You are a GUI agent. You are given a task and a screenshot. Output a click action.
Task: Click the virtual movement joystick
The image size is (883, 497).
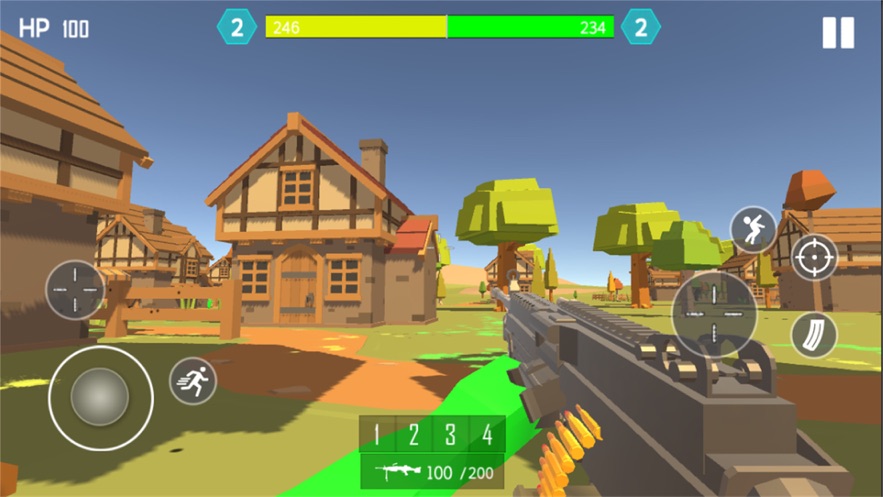click(100, 397)
